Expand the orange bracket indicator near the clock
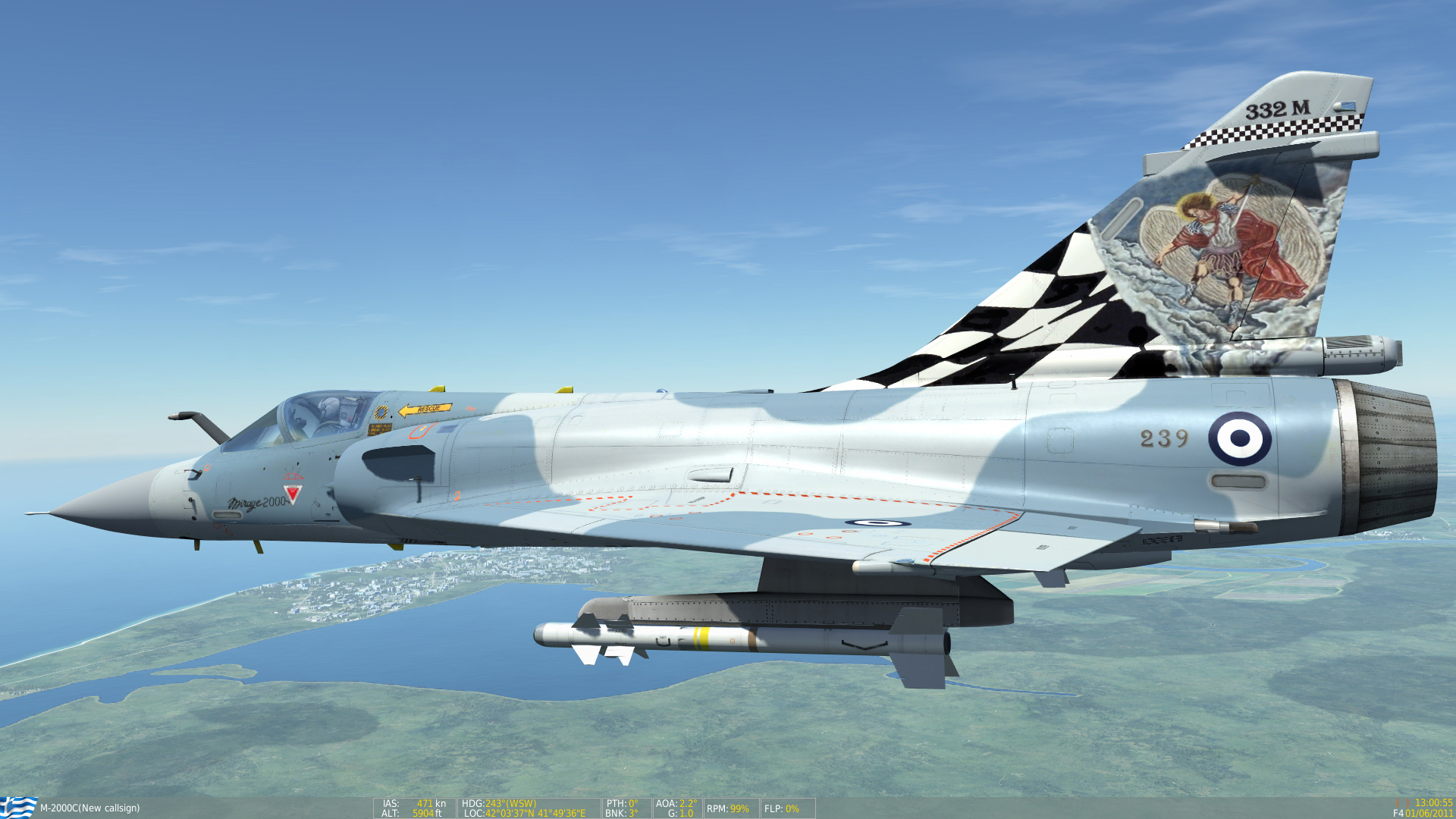Viewport: 1456px width, 819px height. pos(1403,802)
